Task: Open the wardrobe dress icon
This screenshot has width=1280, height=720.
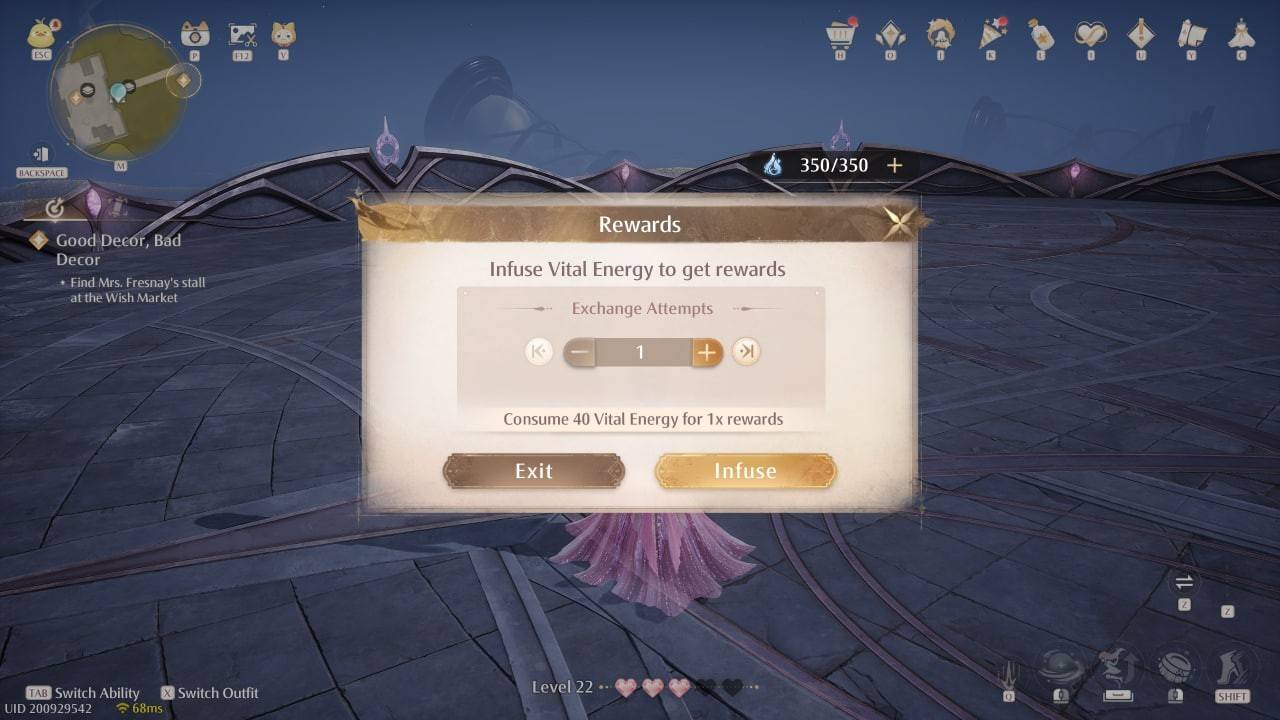Action: 1241,35
